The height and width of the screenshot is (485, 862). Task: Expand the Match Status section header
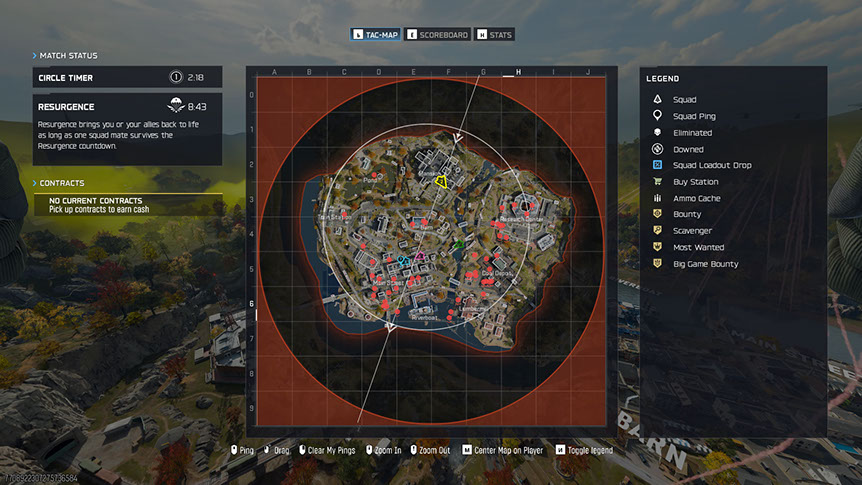[68, 56]
